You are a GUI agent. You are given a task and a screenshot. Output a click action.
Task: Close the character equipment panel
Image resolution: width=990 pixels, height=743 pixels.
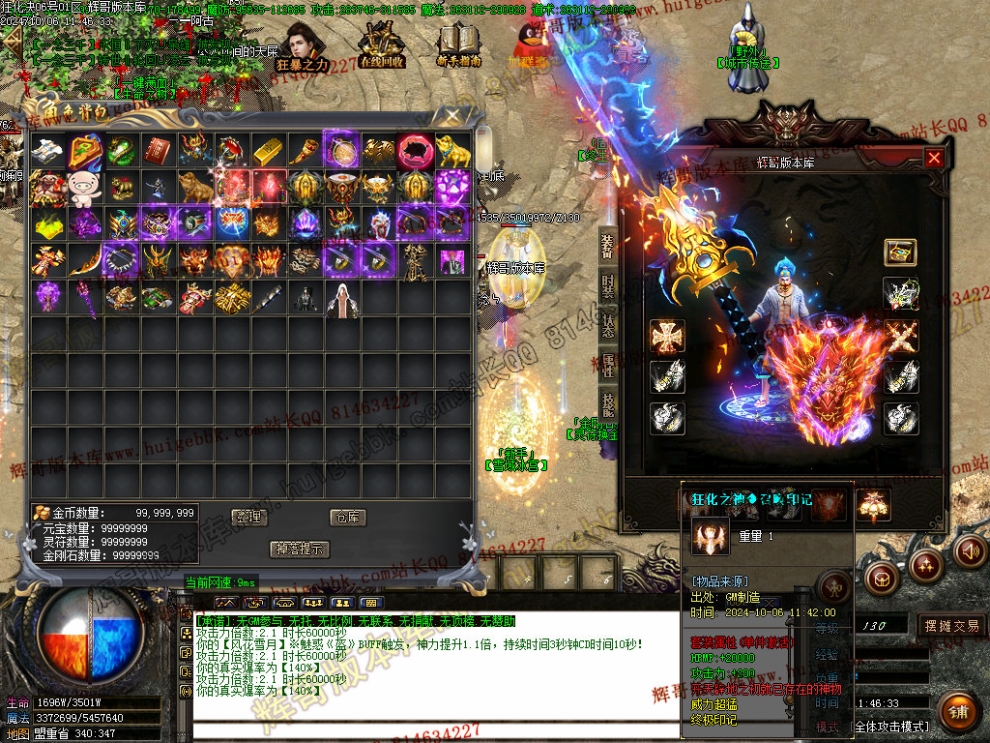(x=934, y=158)
